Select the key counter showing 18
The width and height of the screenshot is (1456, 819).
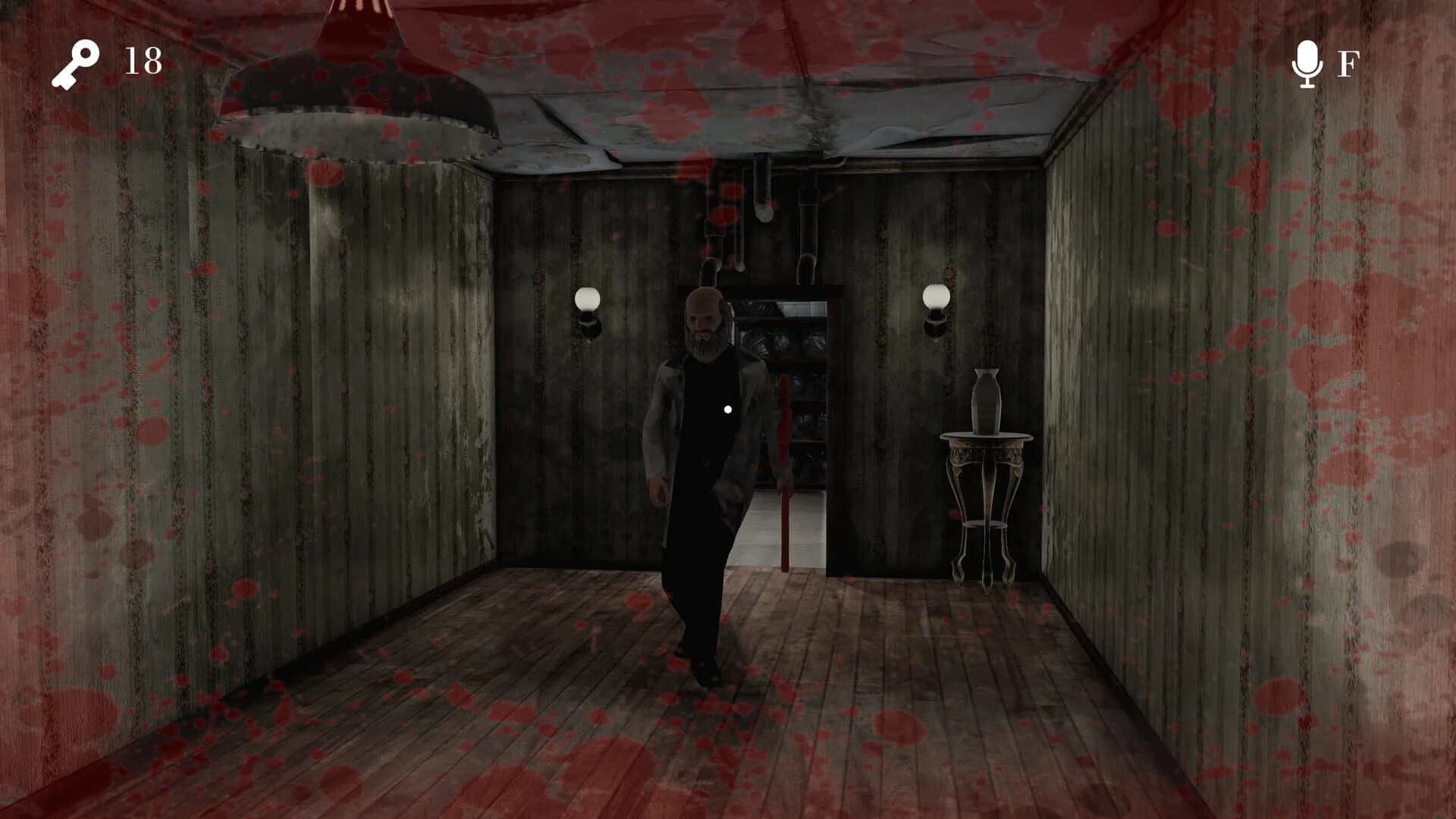(141, 59)
